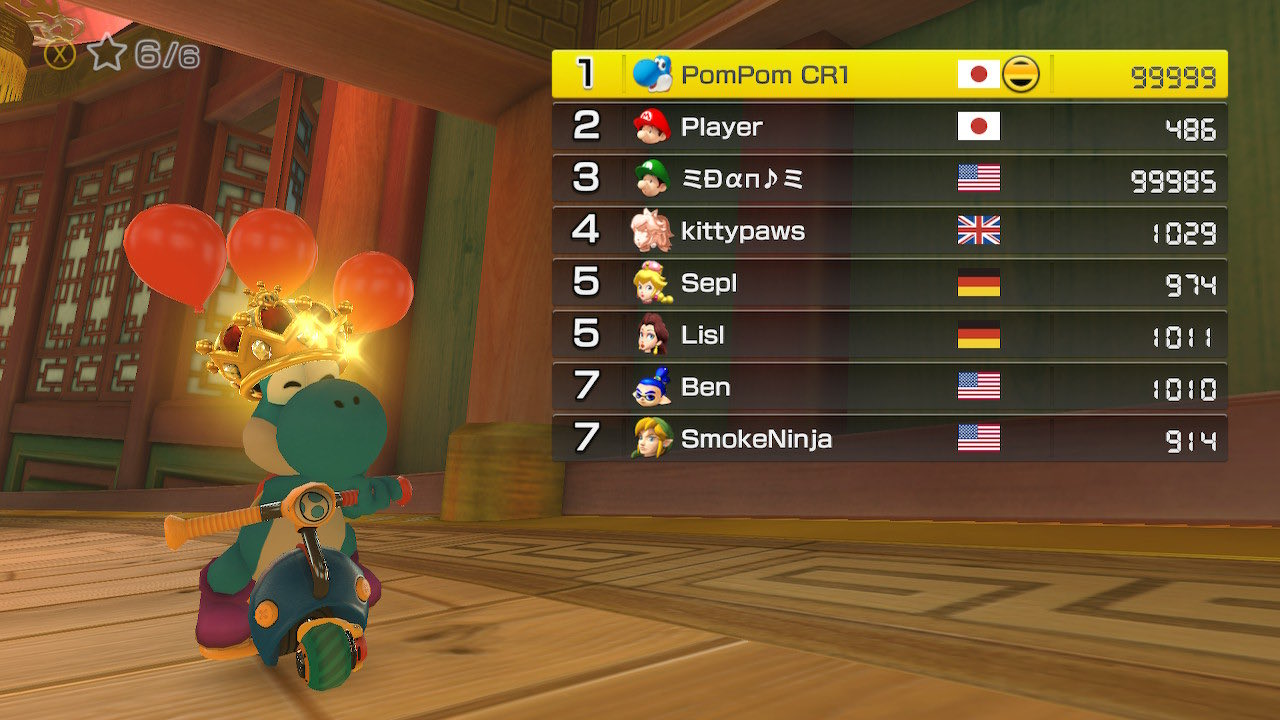The width and height of the screenshot is (1280, 720).
Task: Pick the Lisl player row
Action: [x=889, y=335]
